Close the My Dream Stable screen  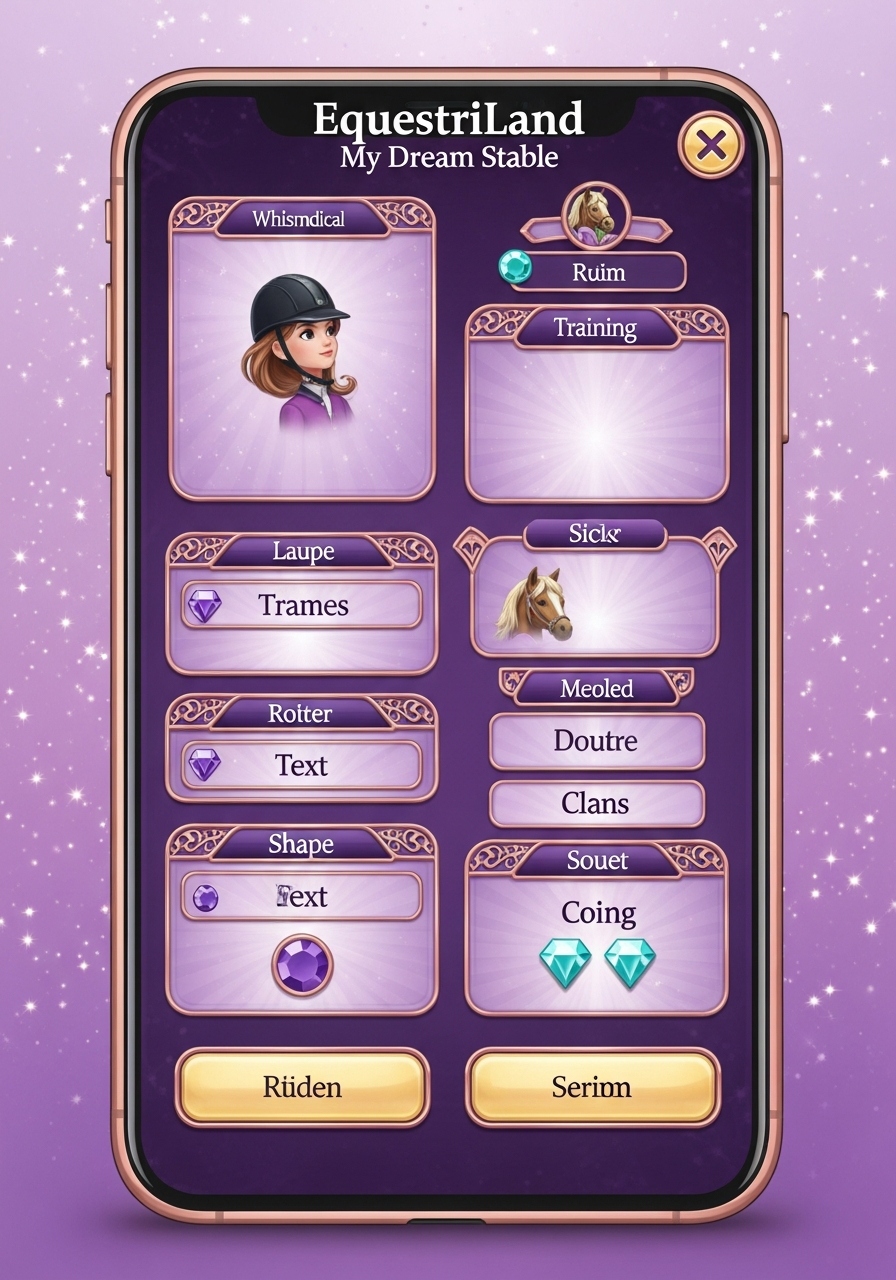pos(711,147)
